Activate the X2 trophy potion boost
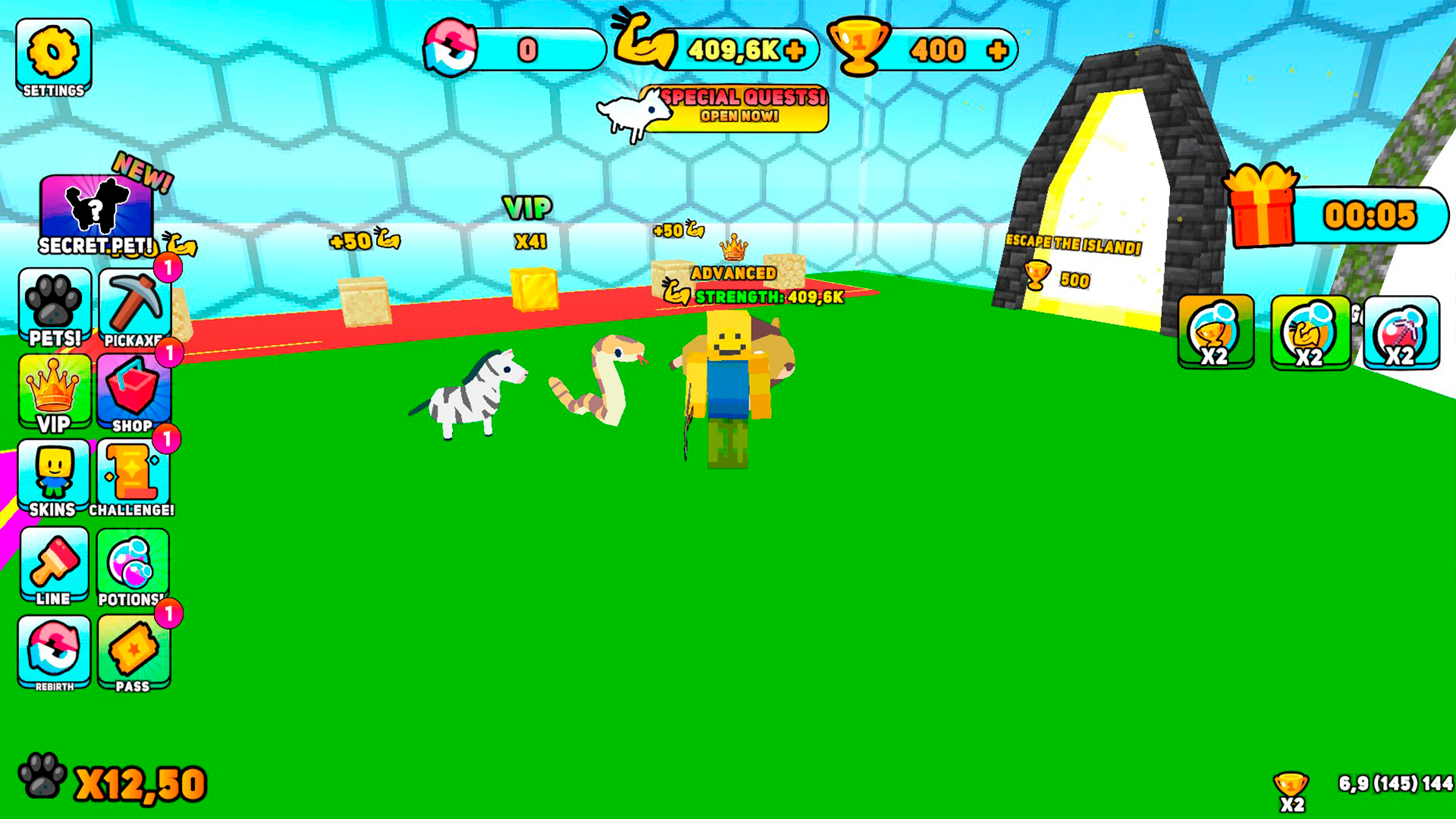1456x819 pixels. [x=1213, y=334]
